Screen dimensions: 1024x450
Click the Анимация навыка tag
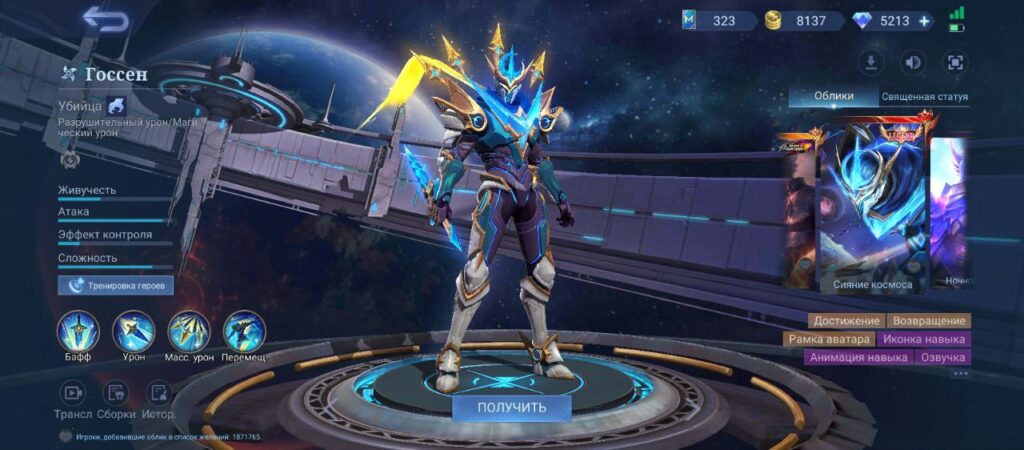tap(846, 357)
